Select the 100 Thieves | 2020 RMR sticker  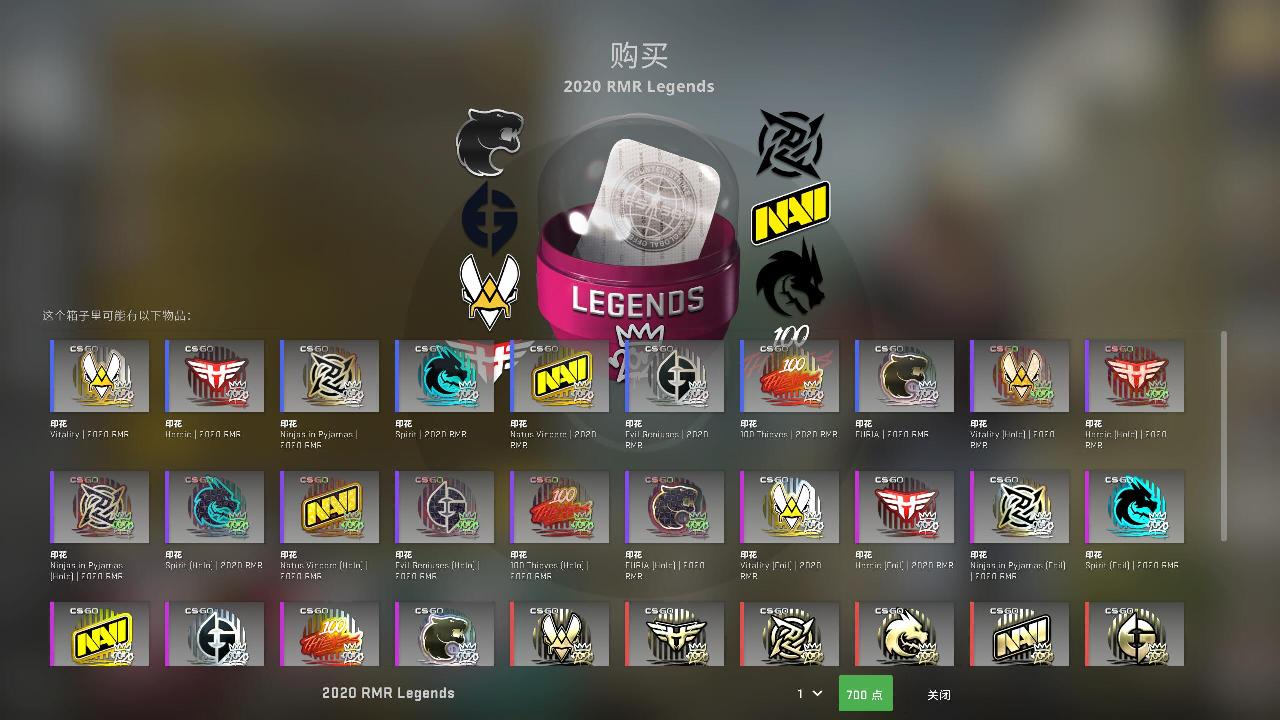coord(789,376)
